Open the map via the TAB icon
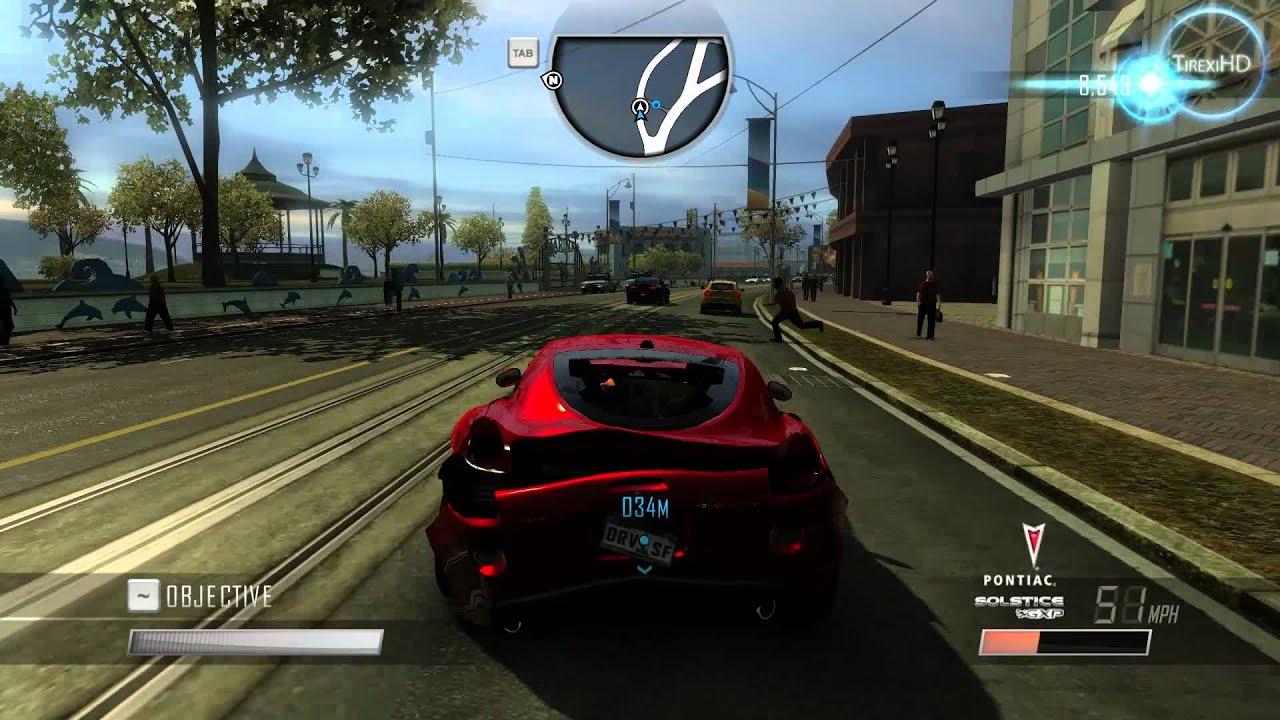The width and height of the screenshot is (1280, 720). click(523, 52)
